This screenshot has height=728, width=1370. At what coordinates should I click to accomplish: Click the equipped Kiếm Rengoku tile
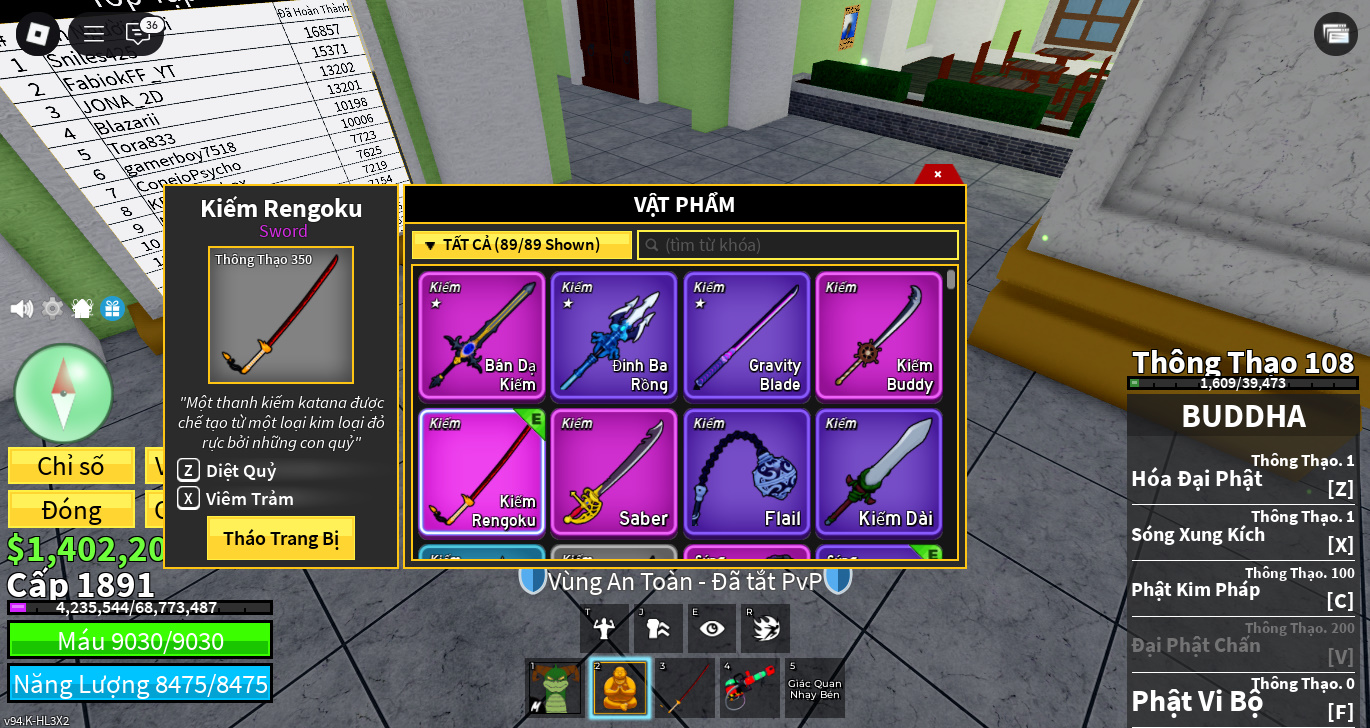482,472
